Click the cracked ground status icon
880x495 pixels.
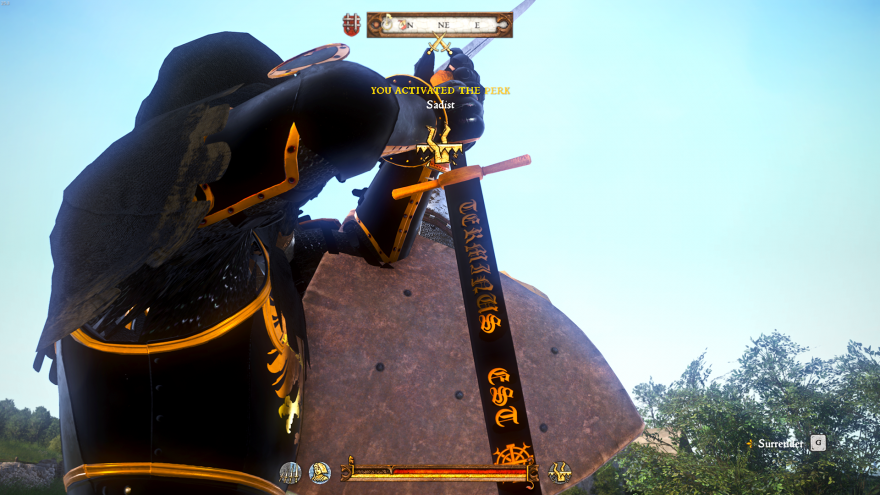coord(560,472)
